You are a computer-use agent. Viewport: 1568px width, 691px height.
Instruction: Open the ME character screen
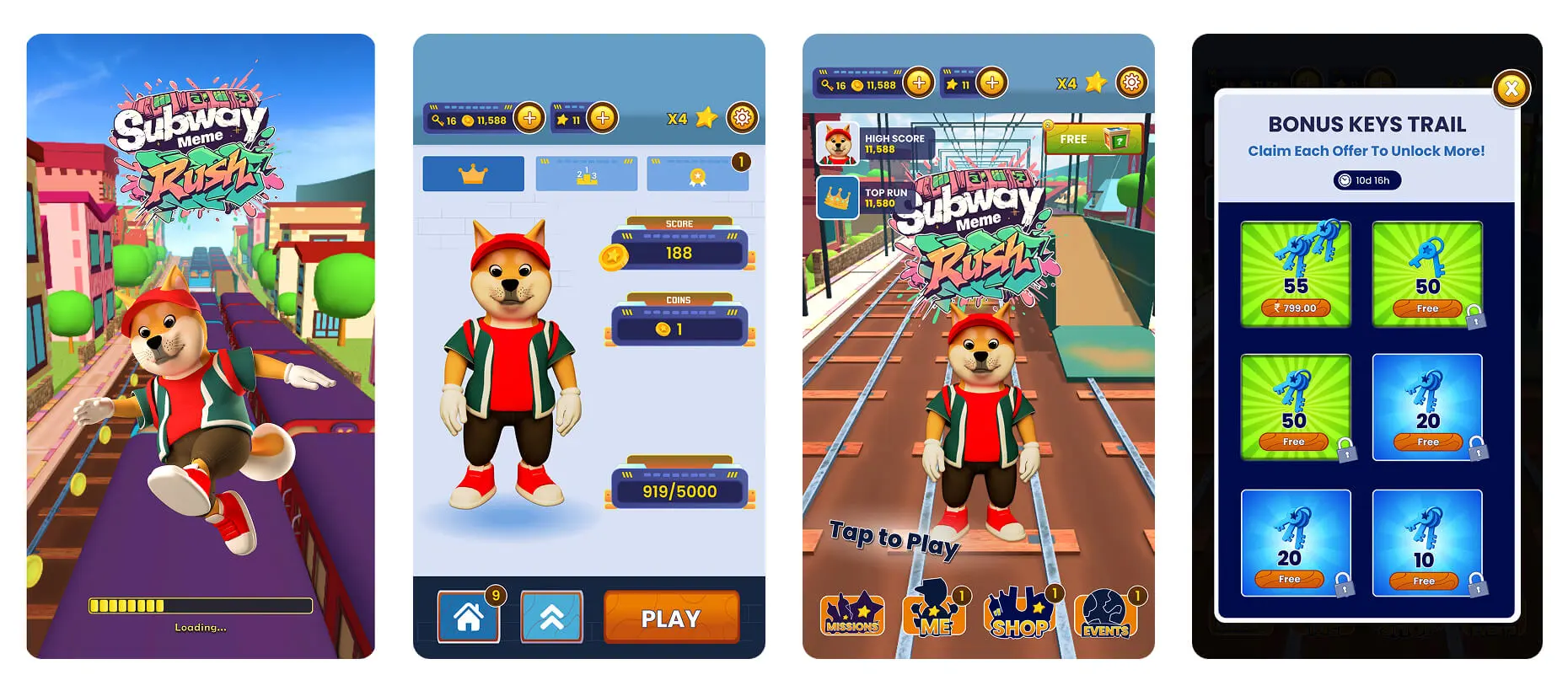(x=936, y=613)
